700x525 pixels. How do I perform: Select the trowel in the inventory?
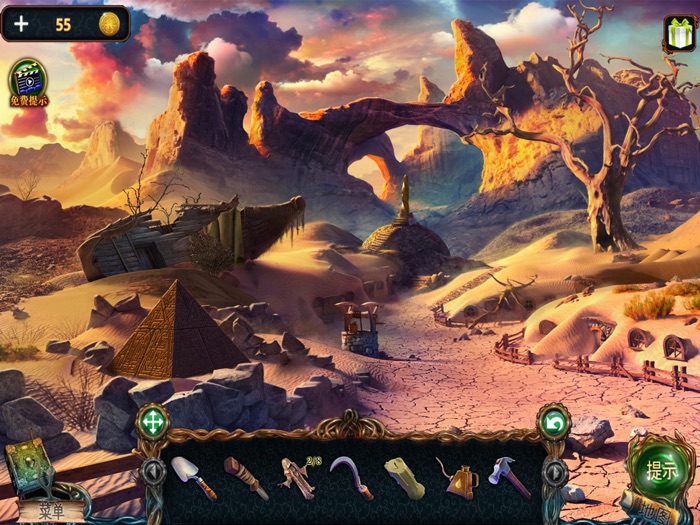click(193, 476)
